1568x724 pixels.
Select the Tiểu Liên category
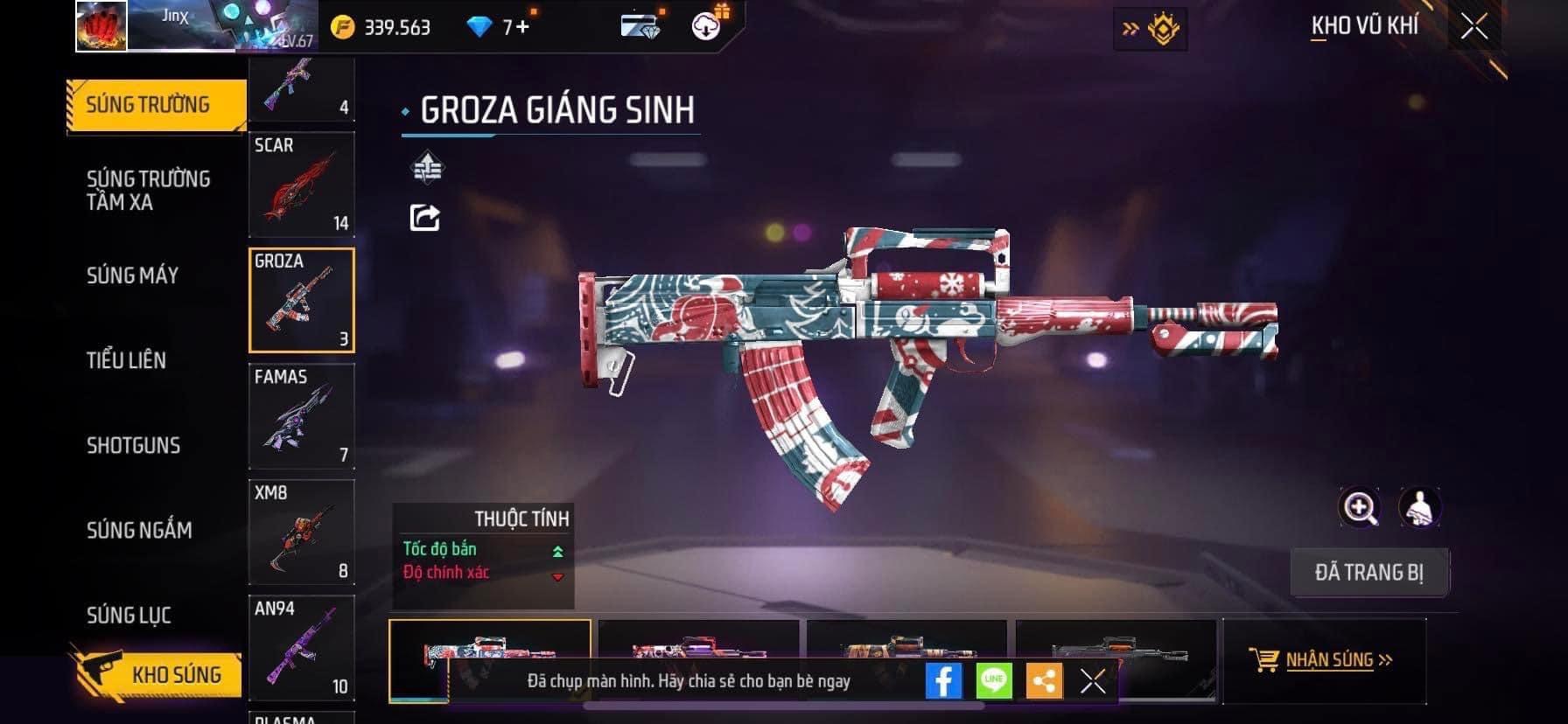126,359
